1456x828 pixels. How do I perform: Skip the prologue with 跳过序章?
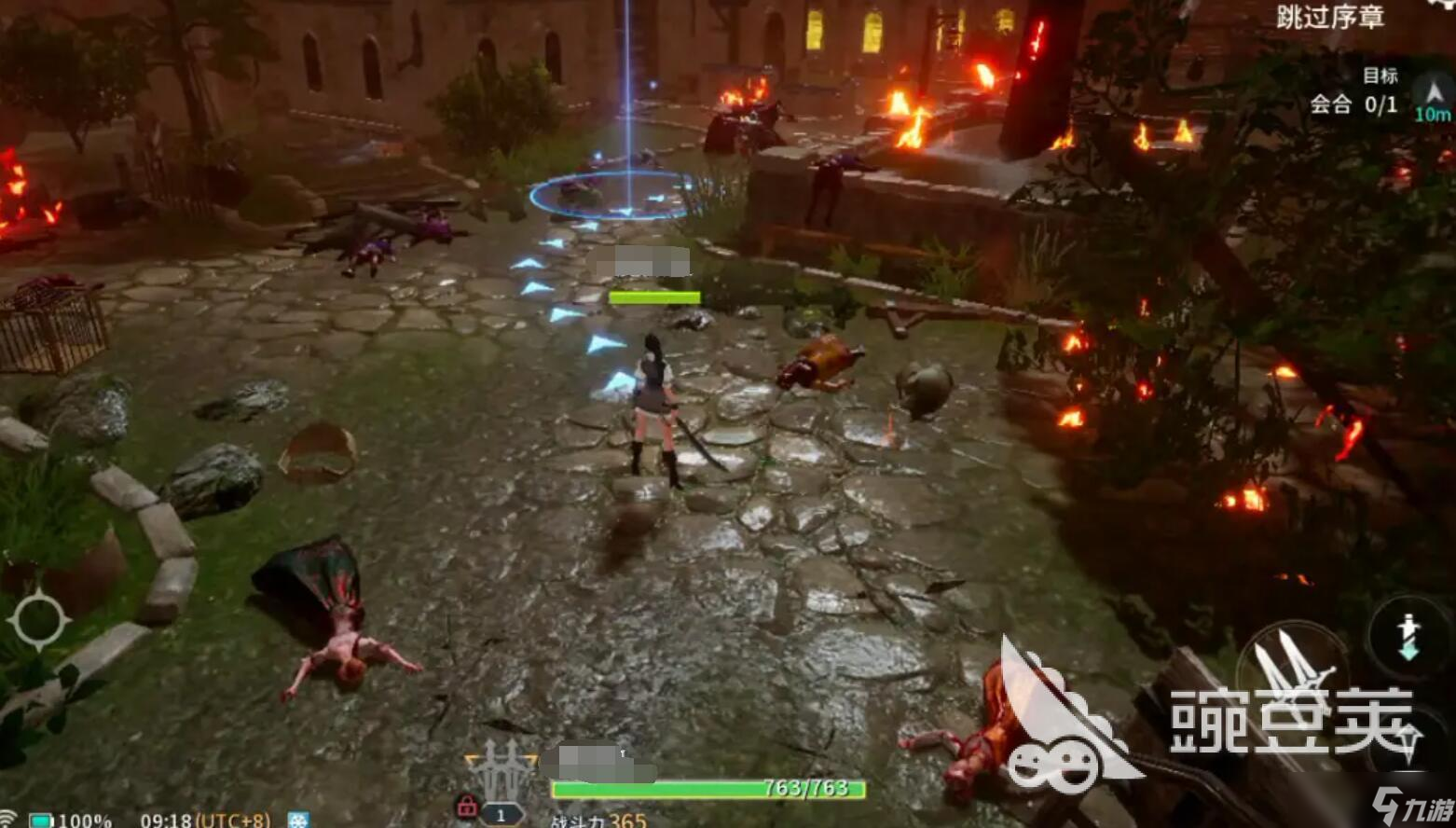[x=1329, y=17]
